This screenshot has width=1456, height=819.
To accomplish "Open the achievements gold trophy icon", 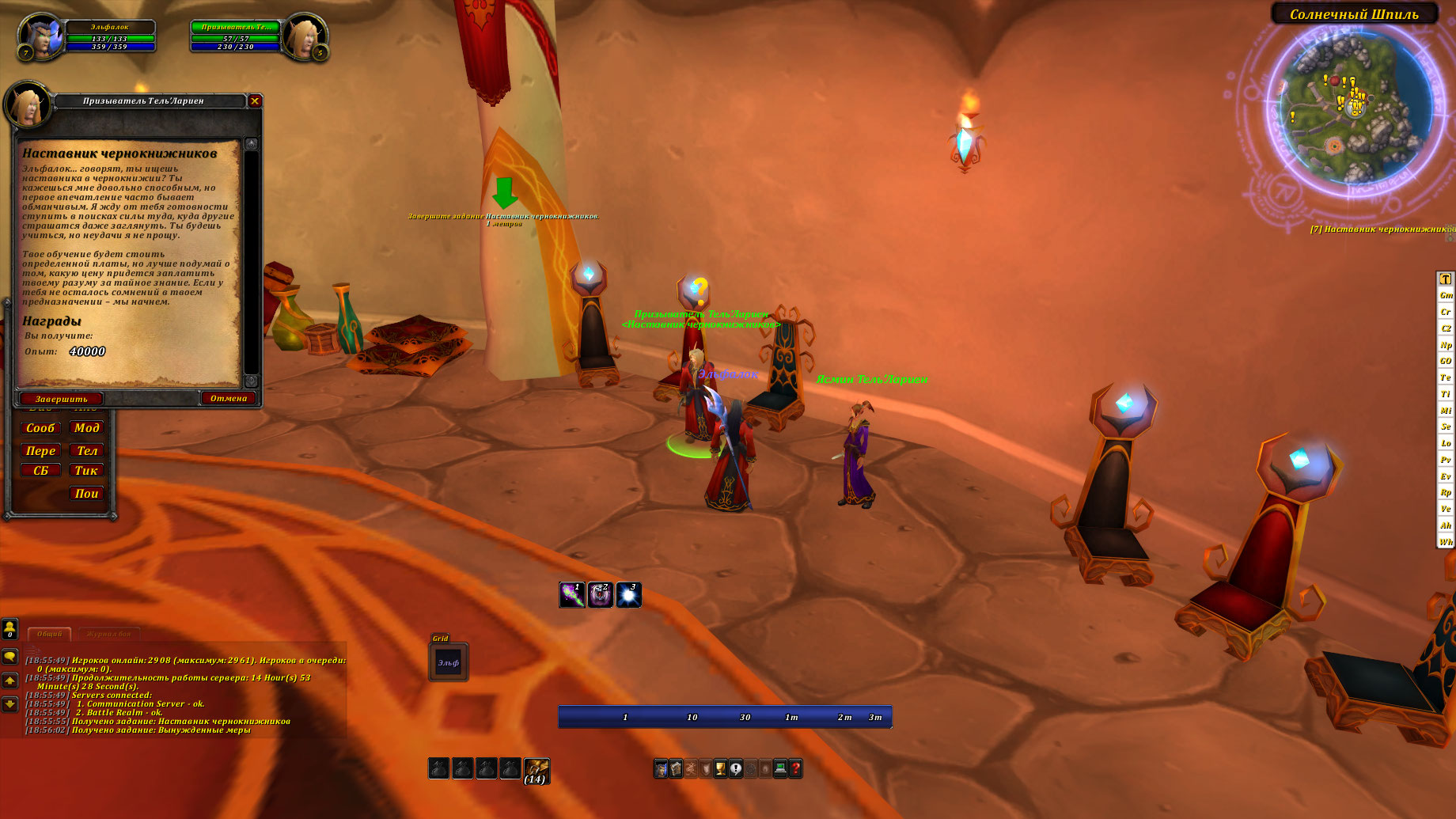I will [x=720, y=768].
